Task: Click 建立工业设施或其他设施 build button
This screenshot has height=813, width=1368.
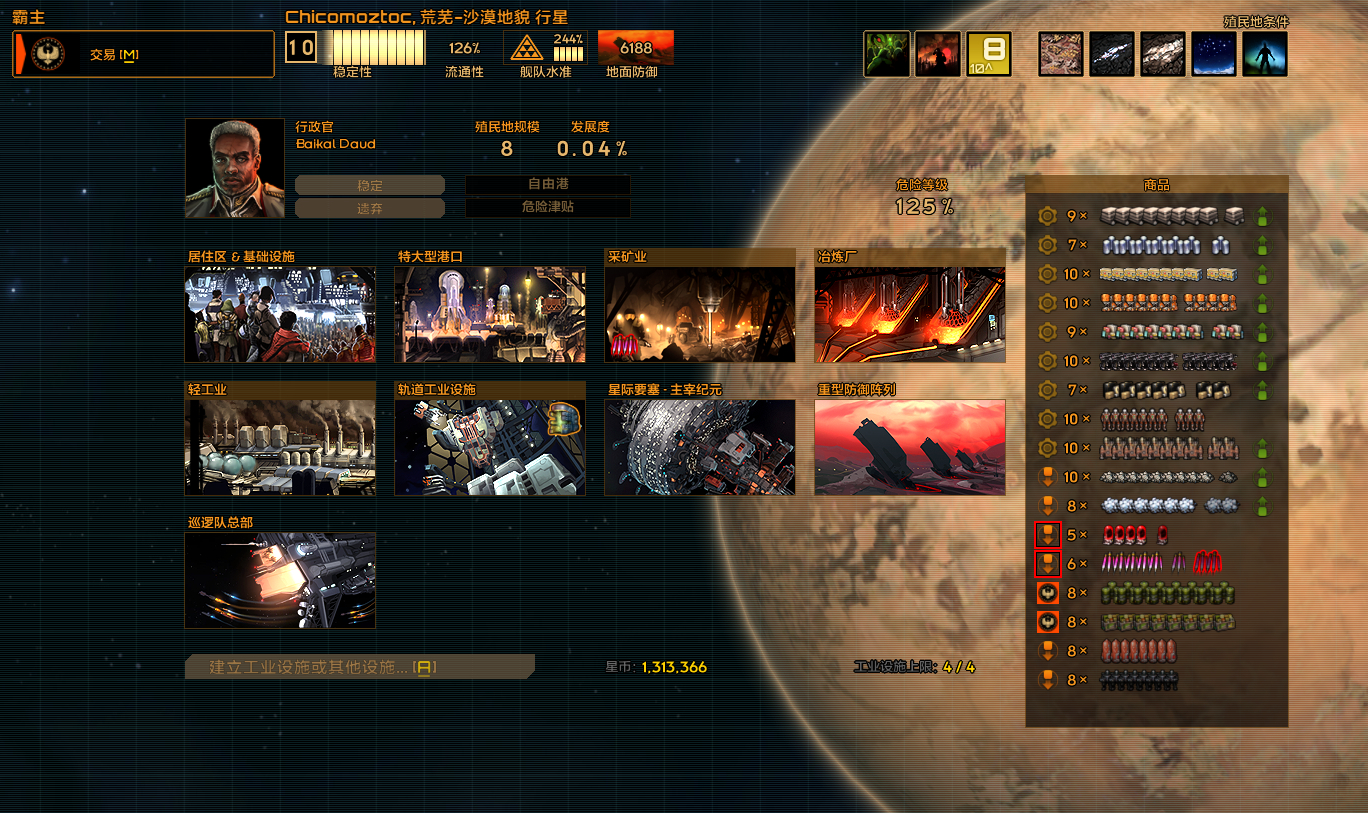Action: [360, 667]
